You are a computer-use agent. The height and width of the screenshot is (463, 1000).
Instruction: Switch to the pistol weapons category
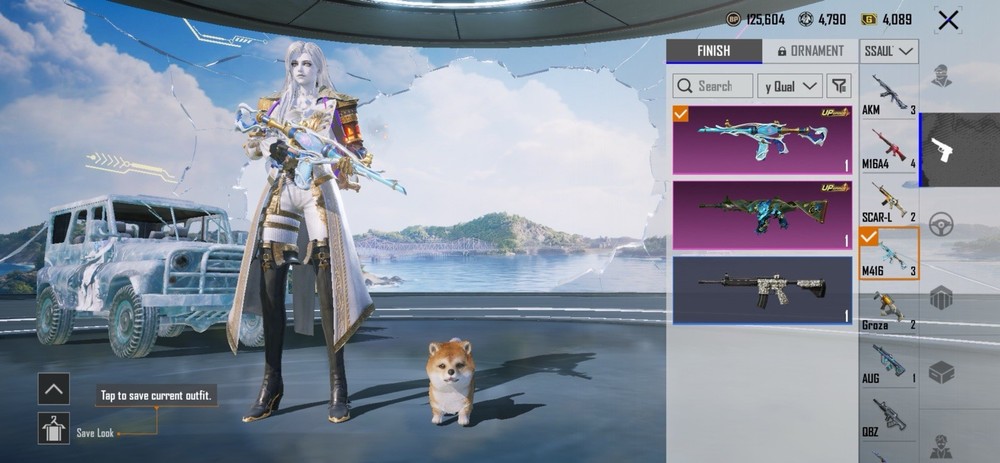point(941,150)
